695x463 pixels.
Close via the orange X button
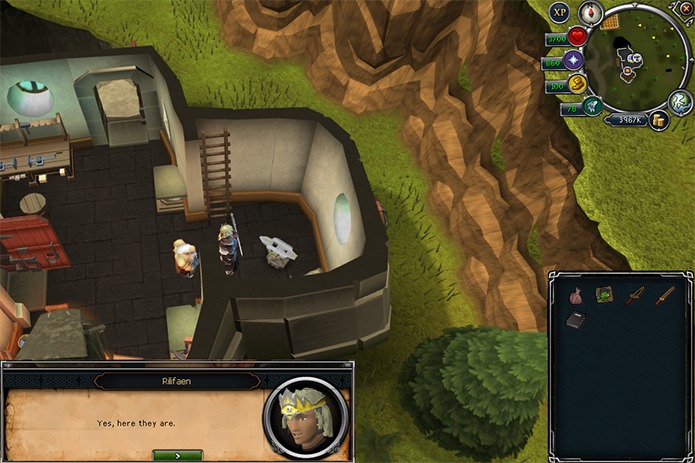[x=686, y=7]
